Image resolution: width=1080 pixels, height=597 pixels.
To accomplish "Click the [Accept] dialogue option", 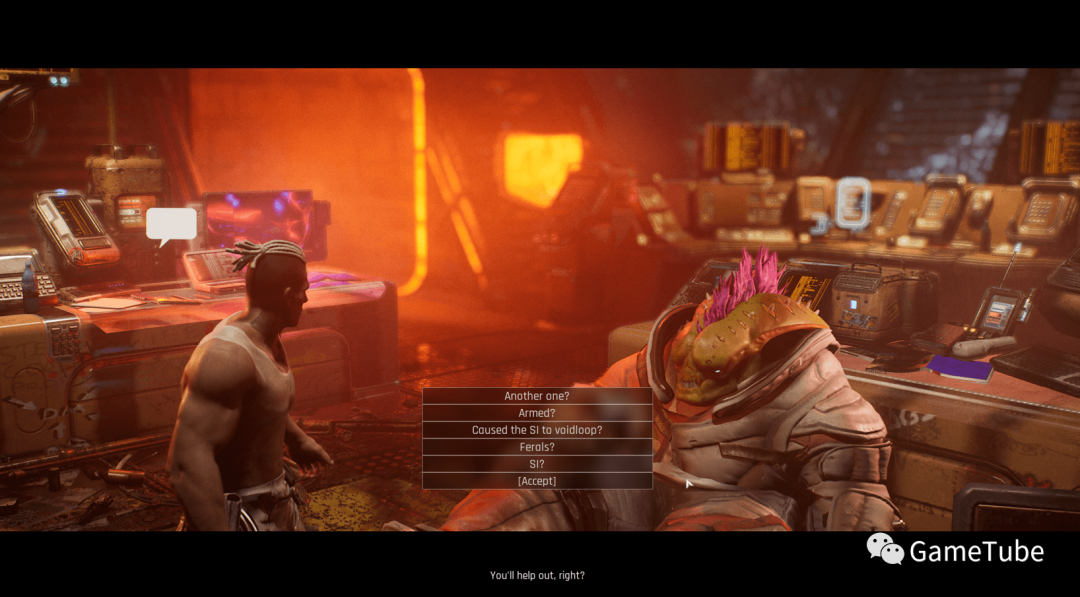I will (537, 481).
